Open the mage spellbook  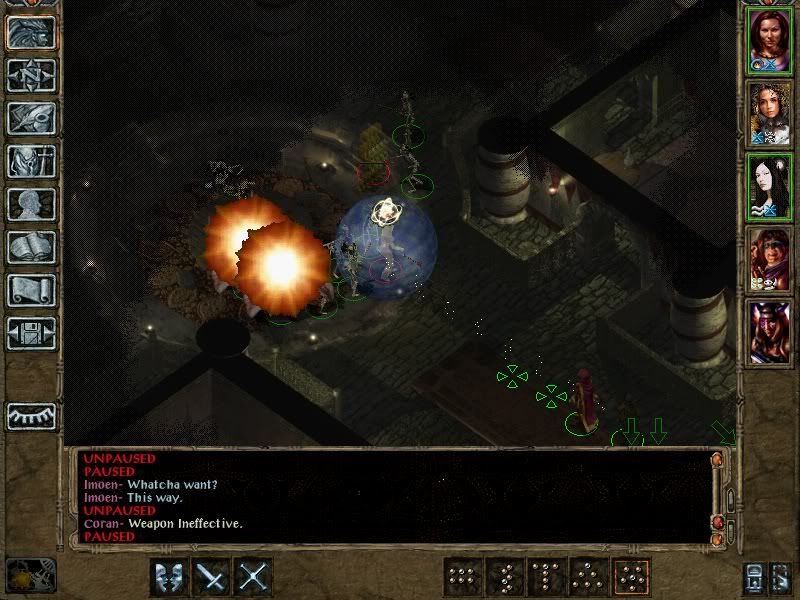click(x=31, y=247)
